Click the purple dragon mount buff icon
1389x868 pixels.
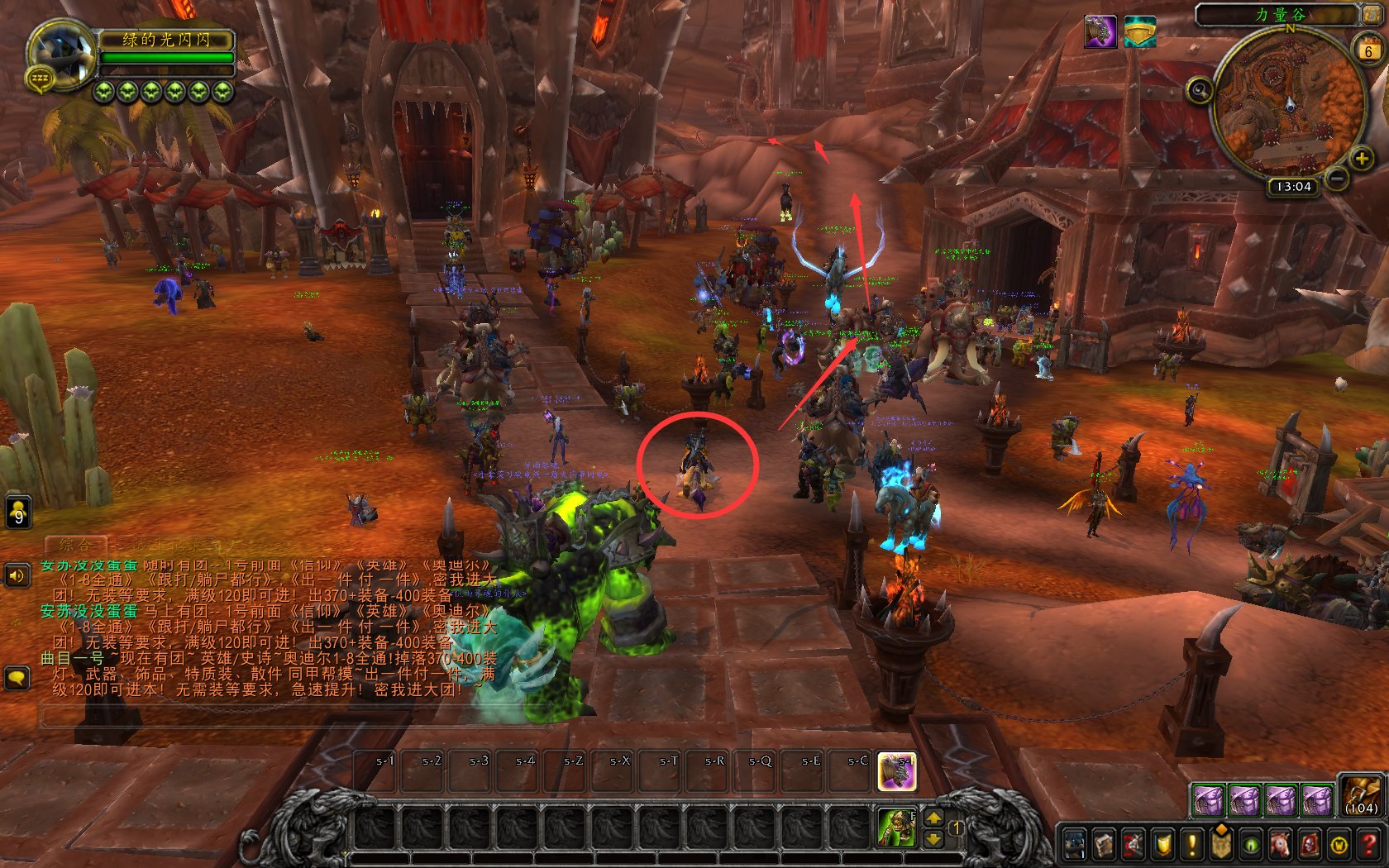point(1100,32)
